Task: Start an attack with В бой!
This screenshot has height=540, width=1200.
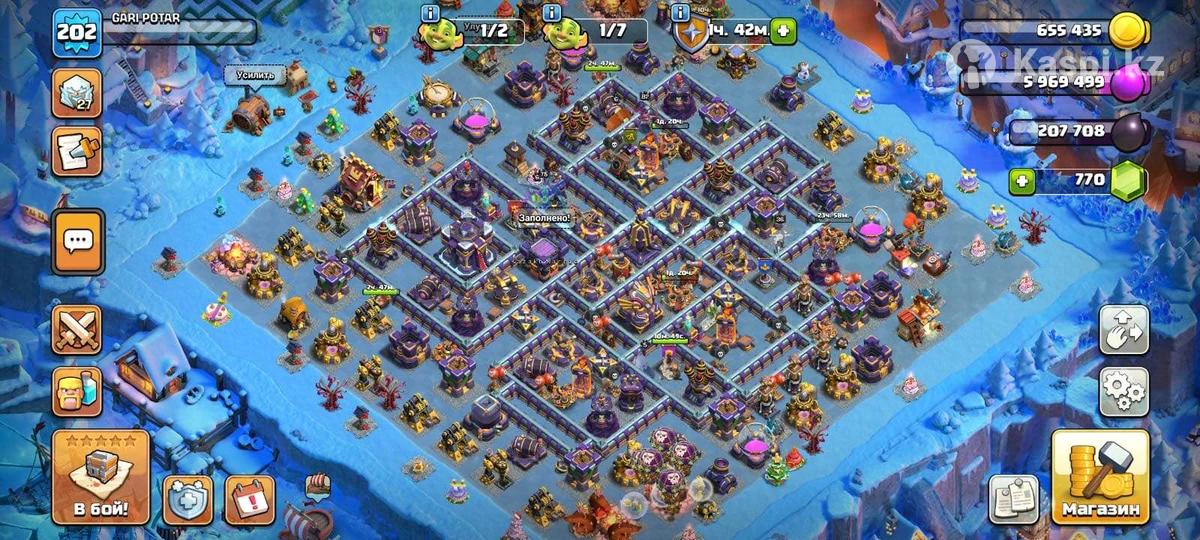Action: 100,478
